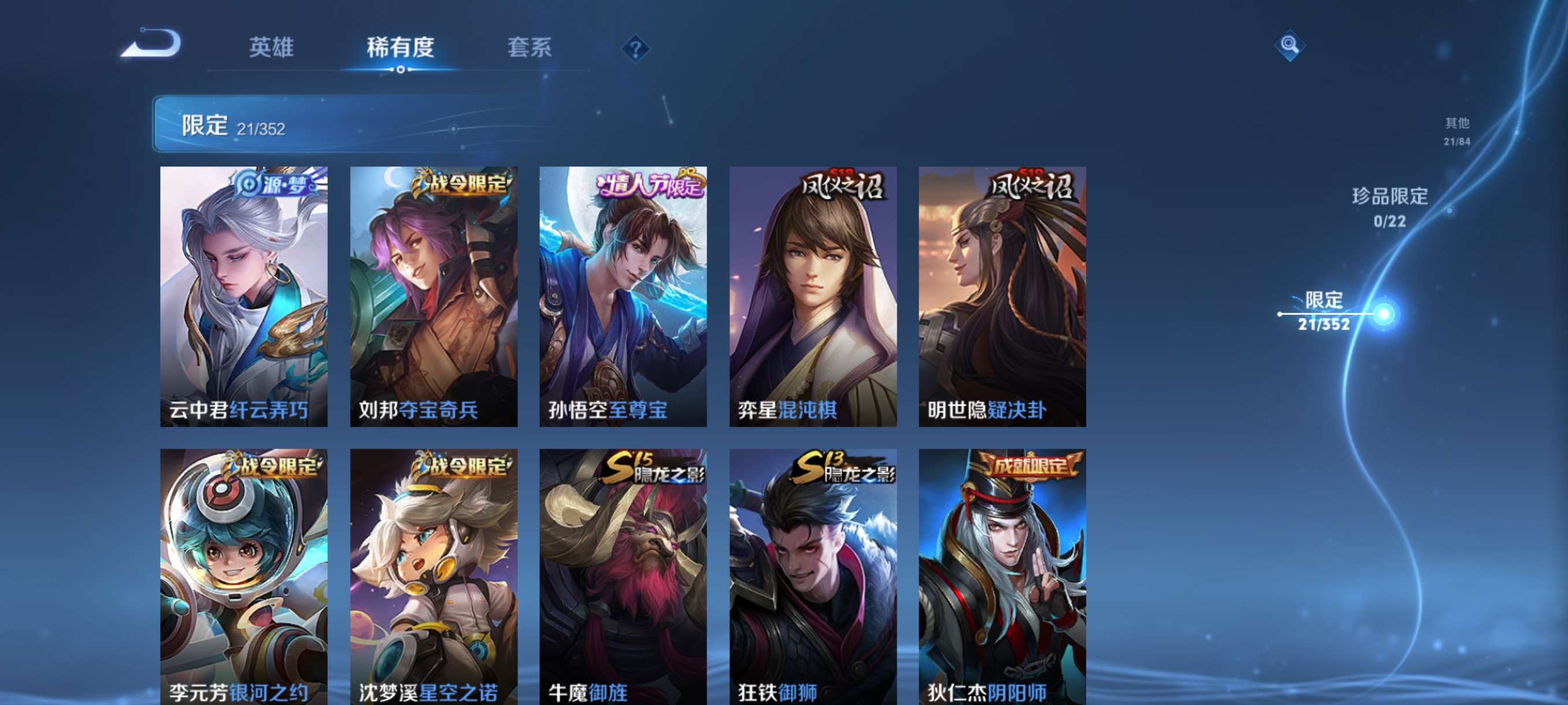1568x705 pixels.
Task: Select the 其他 21/84 category on right
Action: click(x=1457, y=131)
